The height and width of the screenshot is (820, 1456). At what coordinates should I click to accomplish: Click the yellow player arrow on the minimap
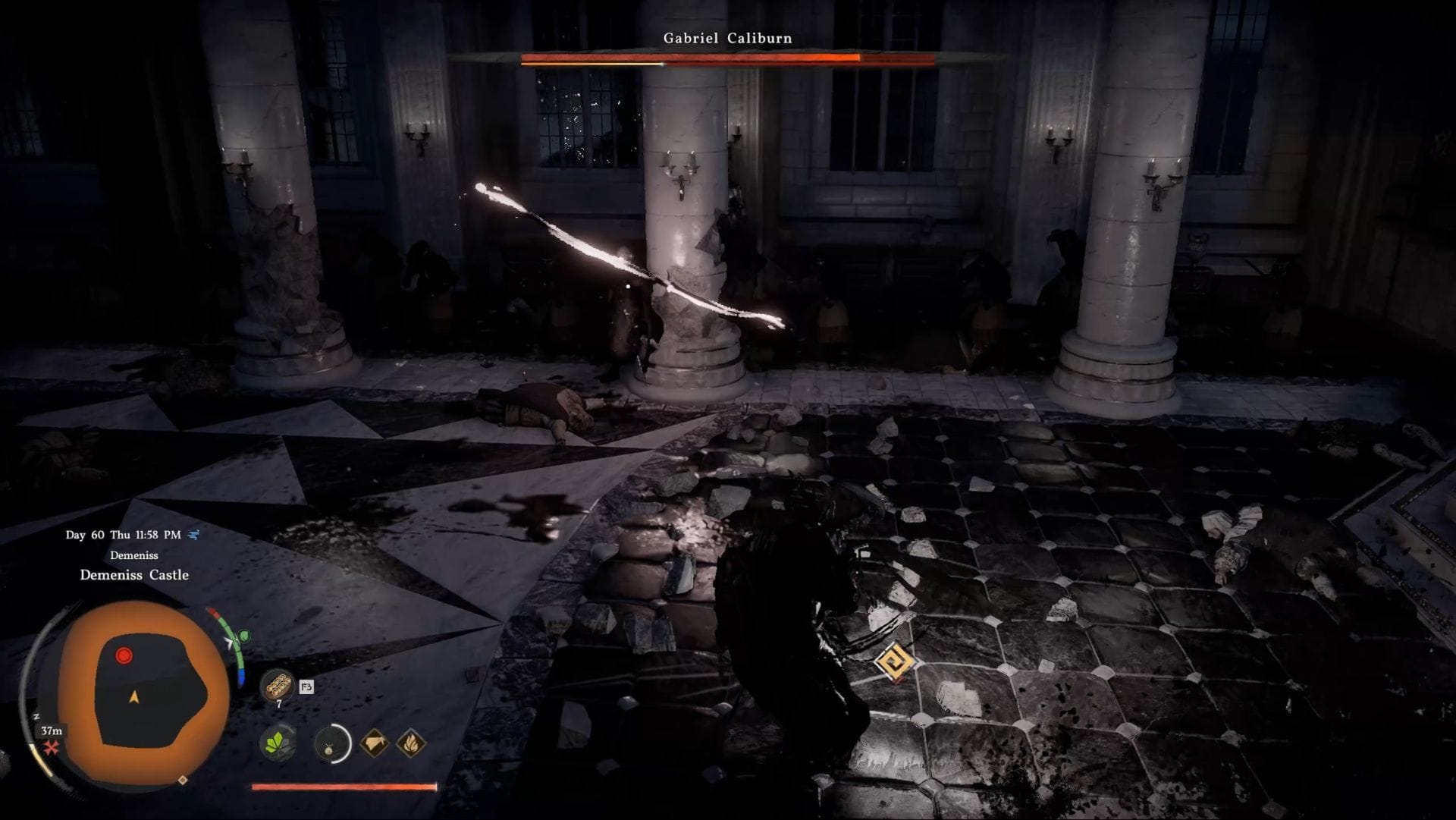pos(133,697)
